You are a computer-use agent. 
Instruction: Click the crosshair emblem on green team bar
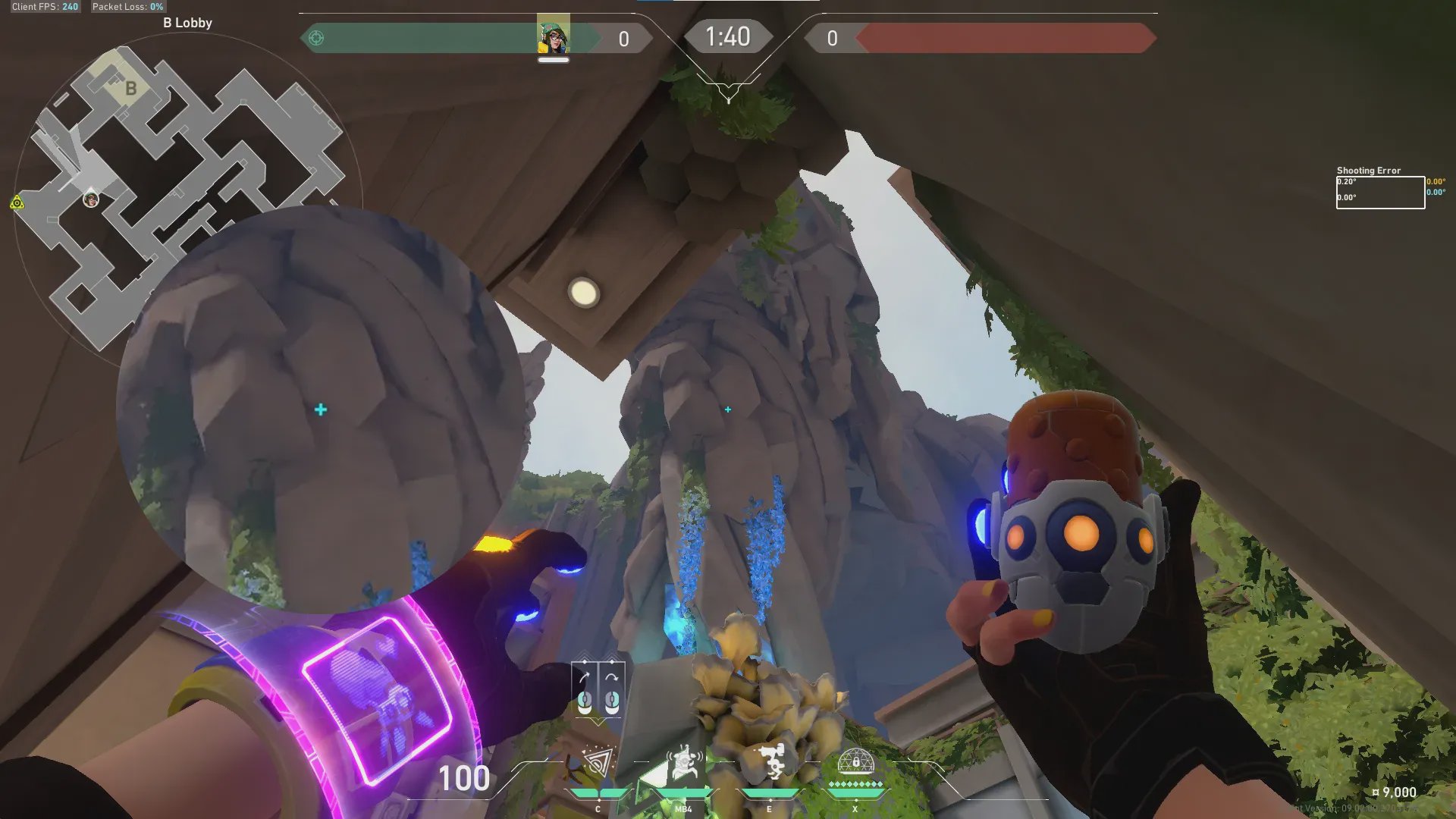316,38
